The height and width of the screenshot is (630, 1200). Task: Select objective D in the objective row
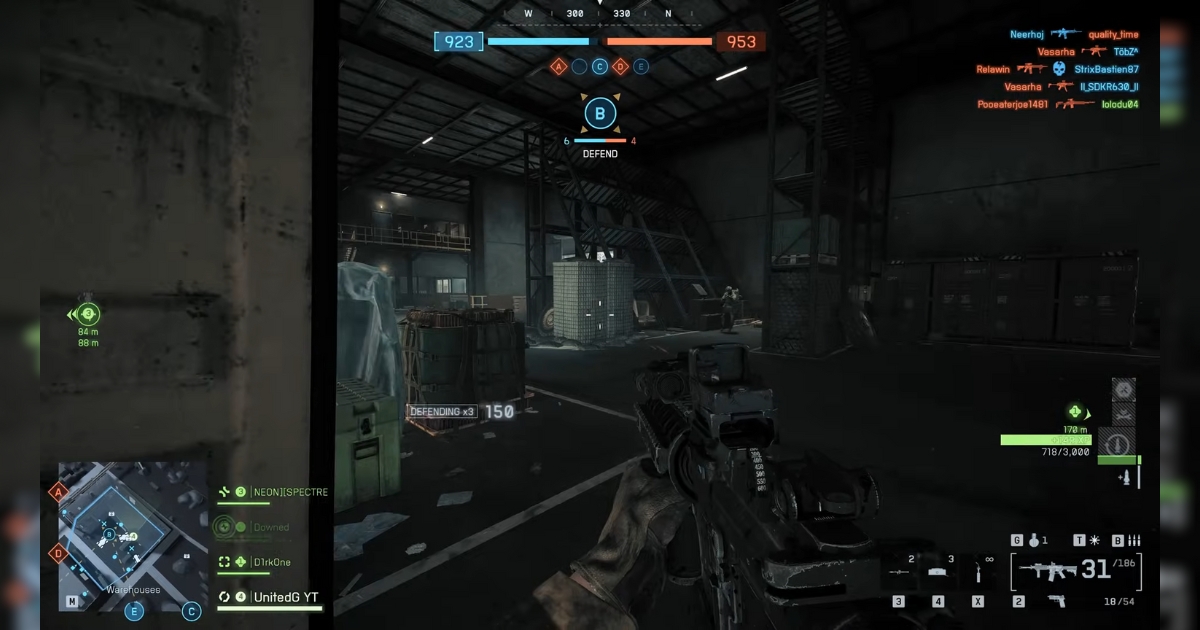[x=621, y=67]
